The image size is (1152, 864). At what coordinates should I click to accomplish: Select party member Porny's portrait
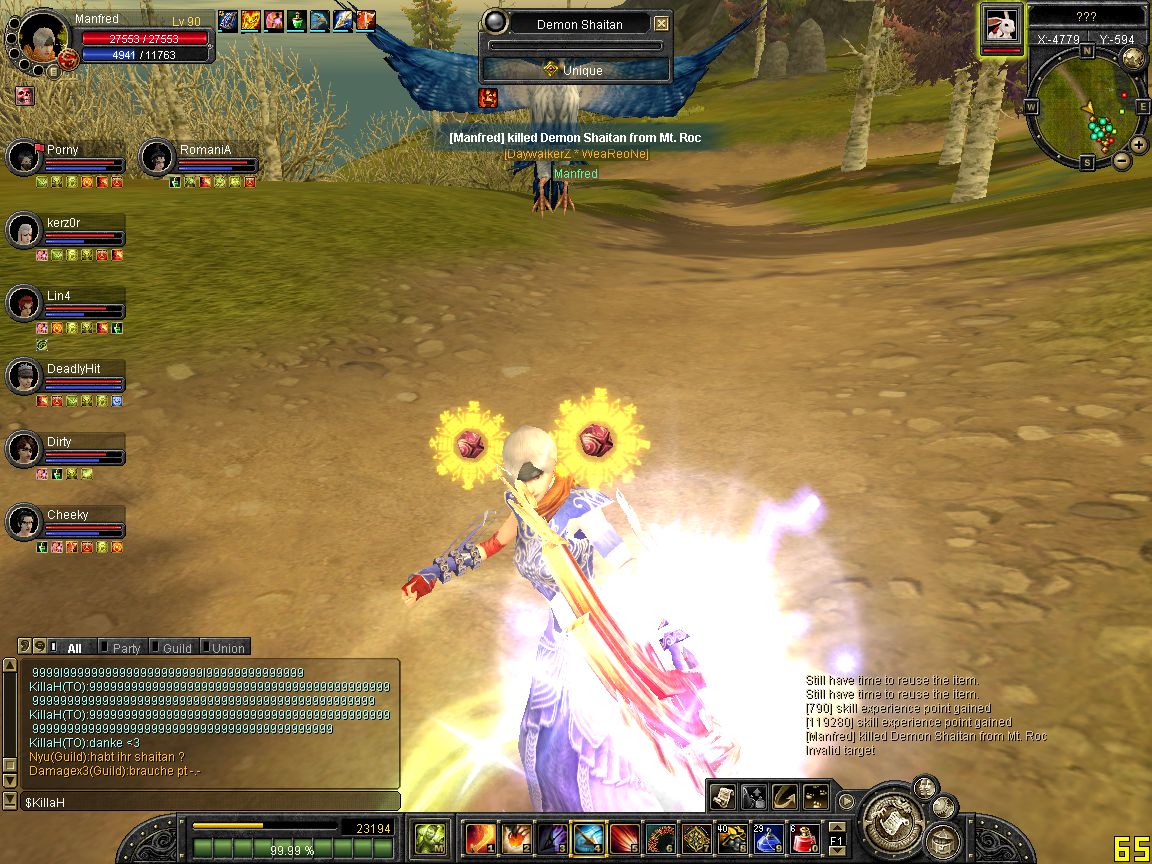coord(23,156)
